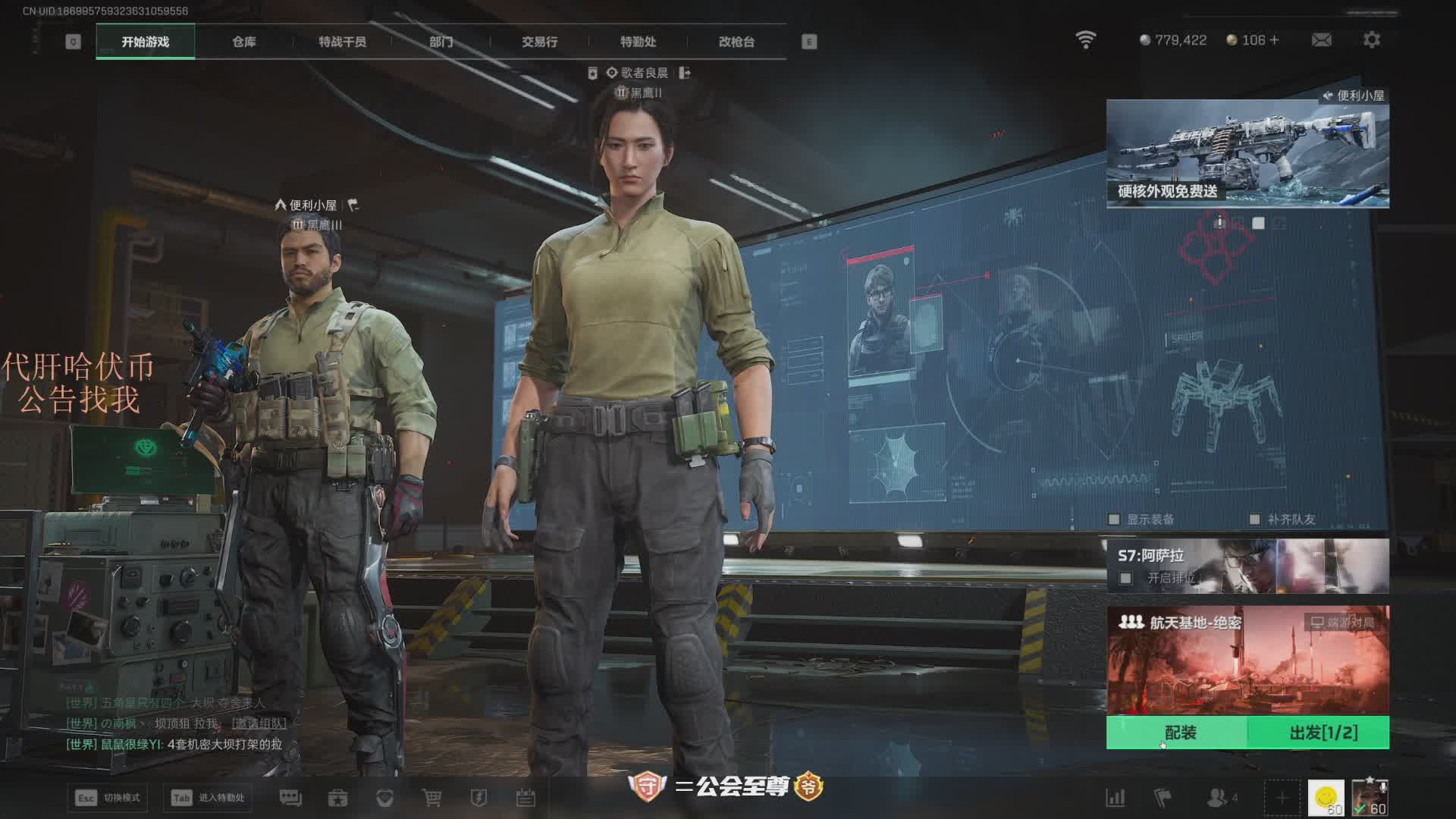Click the green 配装 button
1456x819 pixels.
pos(1180,733)
